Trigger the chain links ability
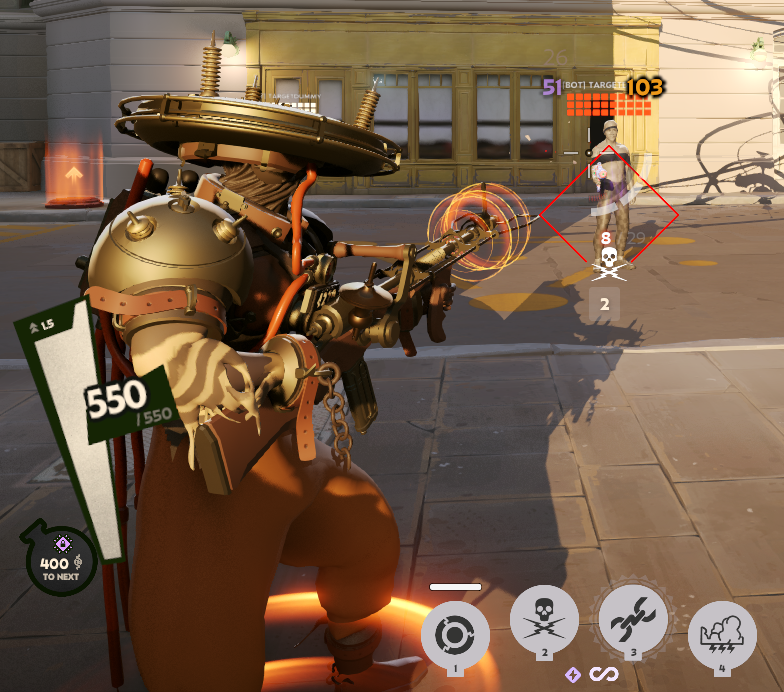The width and height of the screenshot is (784, 692). click(x=632, y=620)
